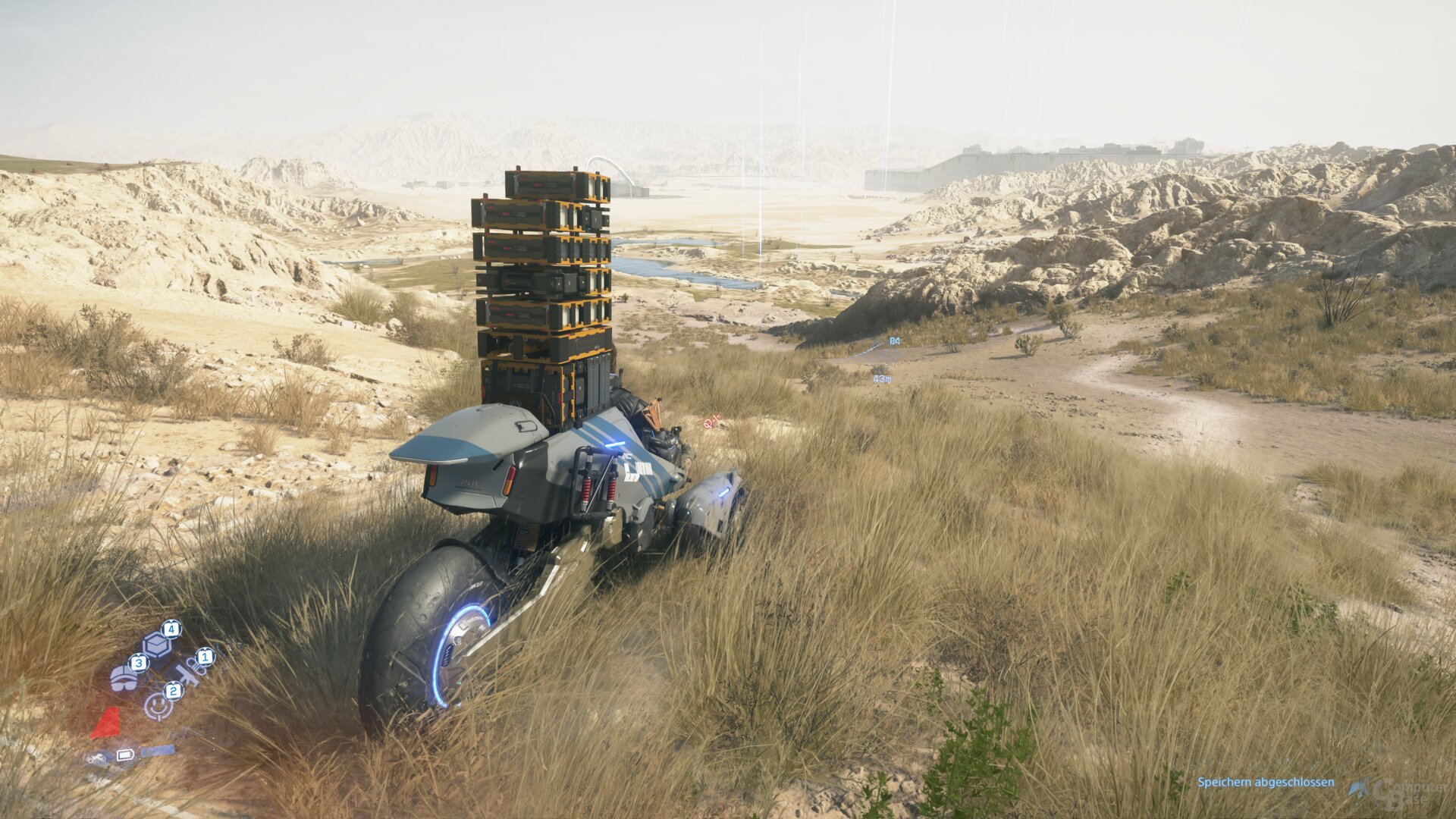
Task: Activate the smiley face quick-slot
Action: 157,708
